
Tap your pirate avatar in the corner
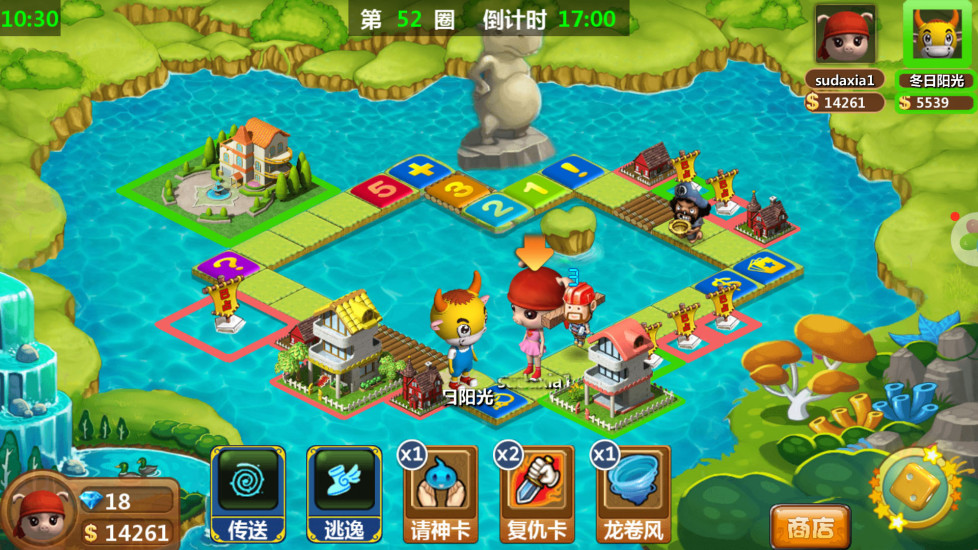[38, 513]
